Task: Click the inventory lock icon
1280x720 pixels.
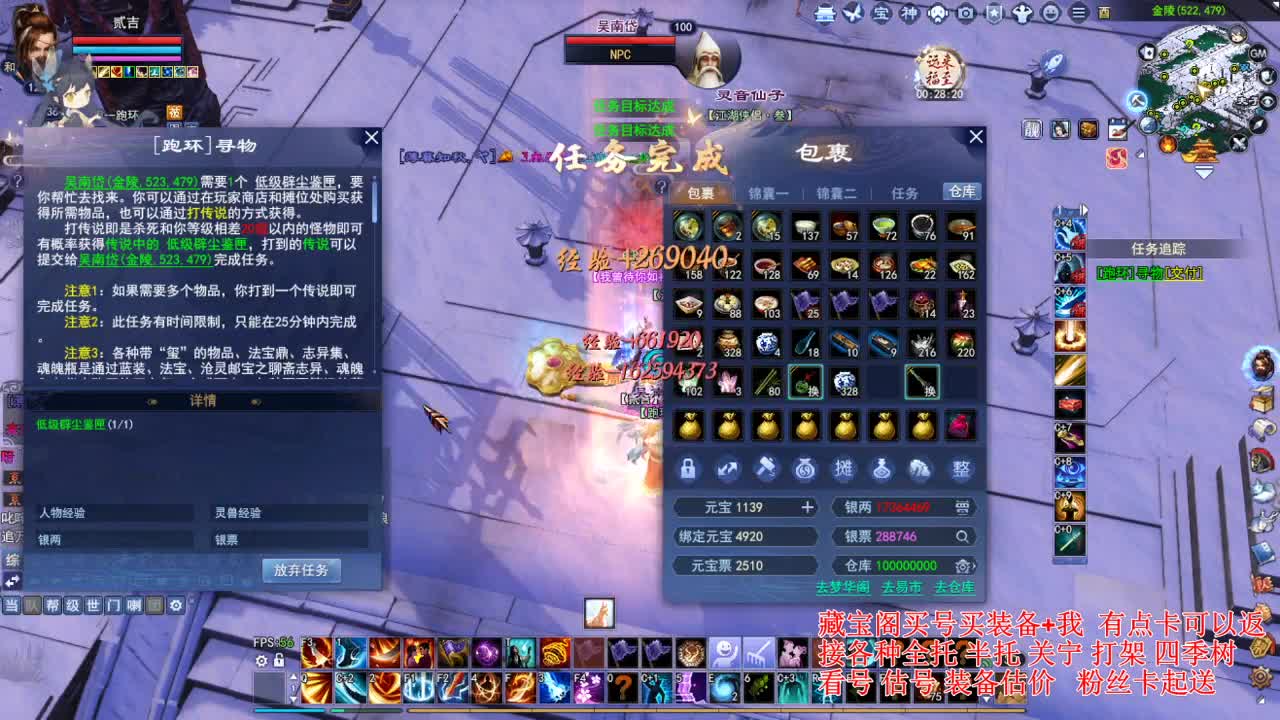Action: click(x=688, y=470)
